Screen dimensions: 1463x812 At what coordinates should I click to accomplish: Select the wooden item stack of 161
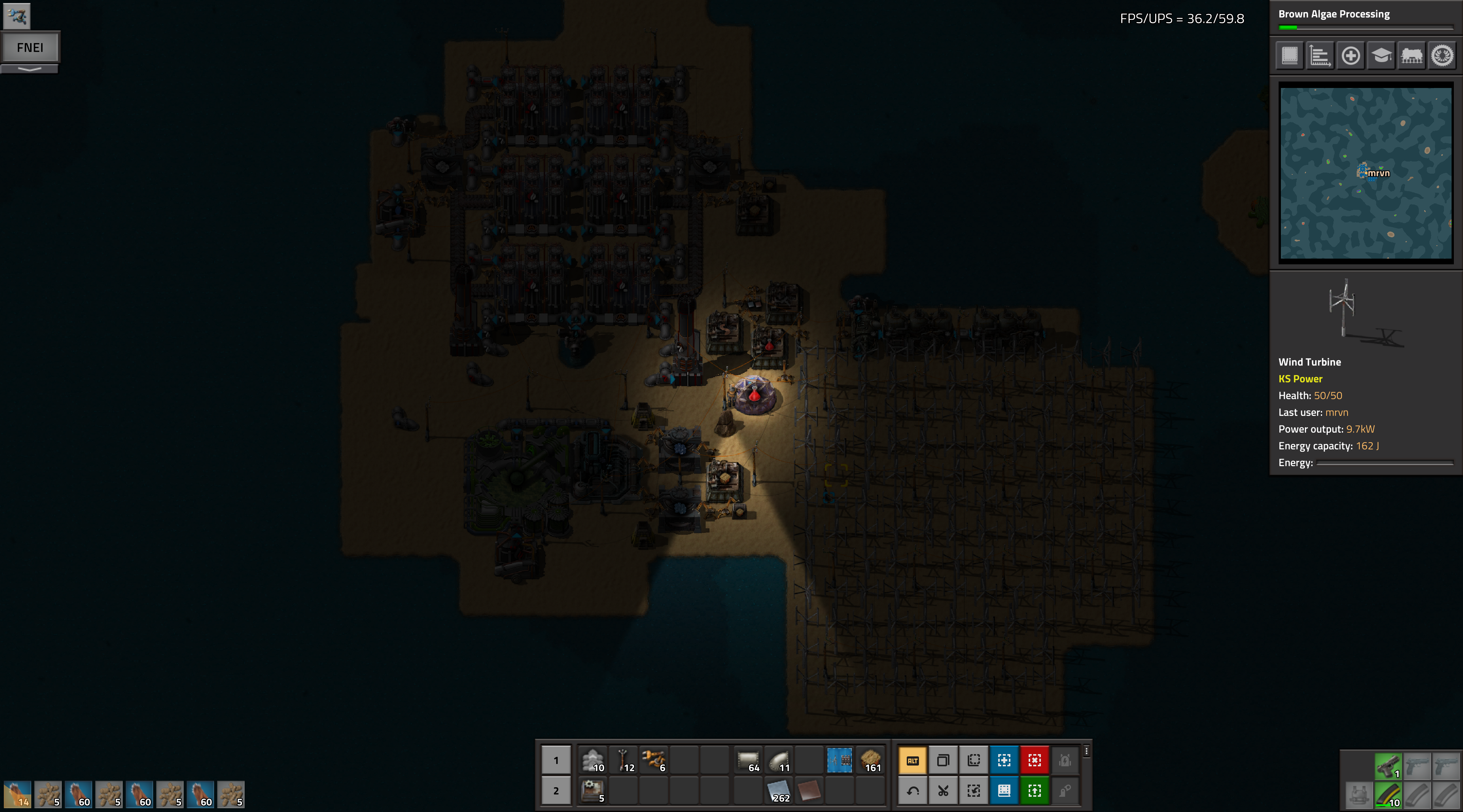pos(870,760)
